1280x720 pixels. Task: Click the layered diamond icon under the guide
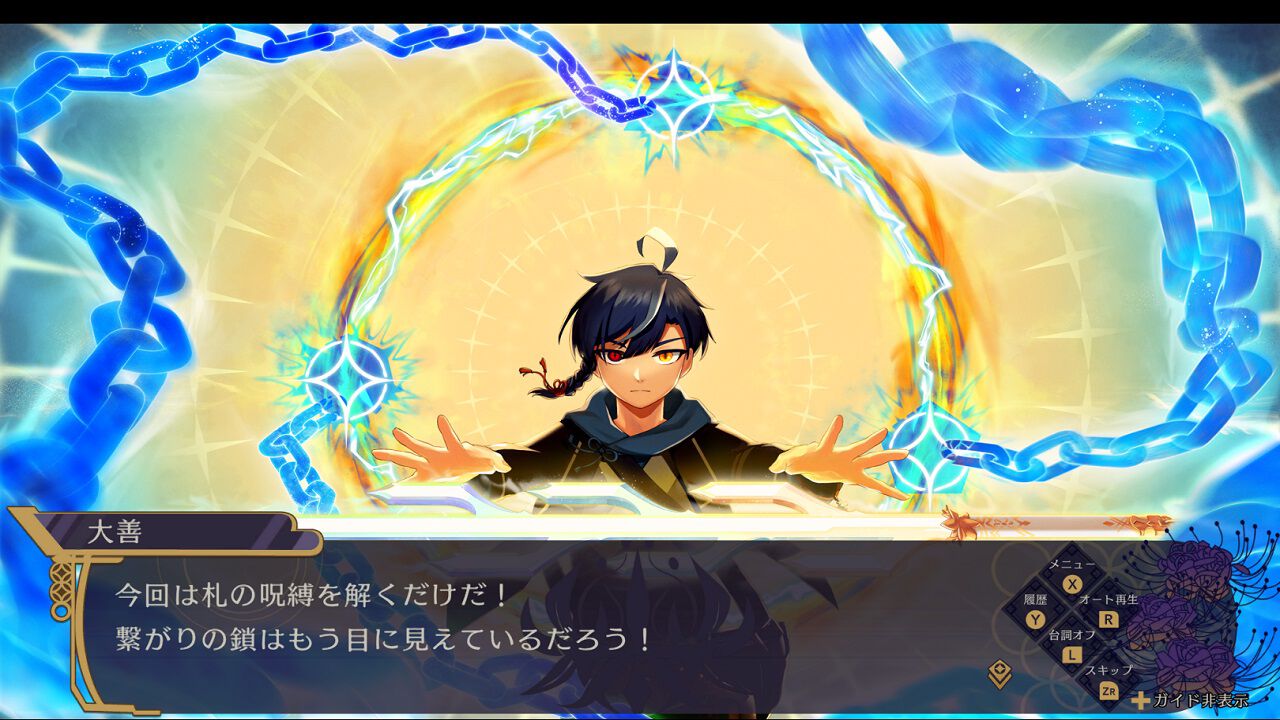(x=1000, y=671)
